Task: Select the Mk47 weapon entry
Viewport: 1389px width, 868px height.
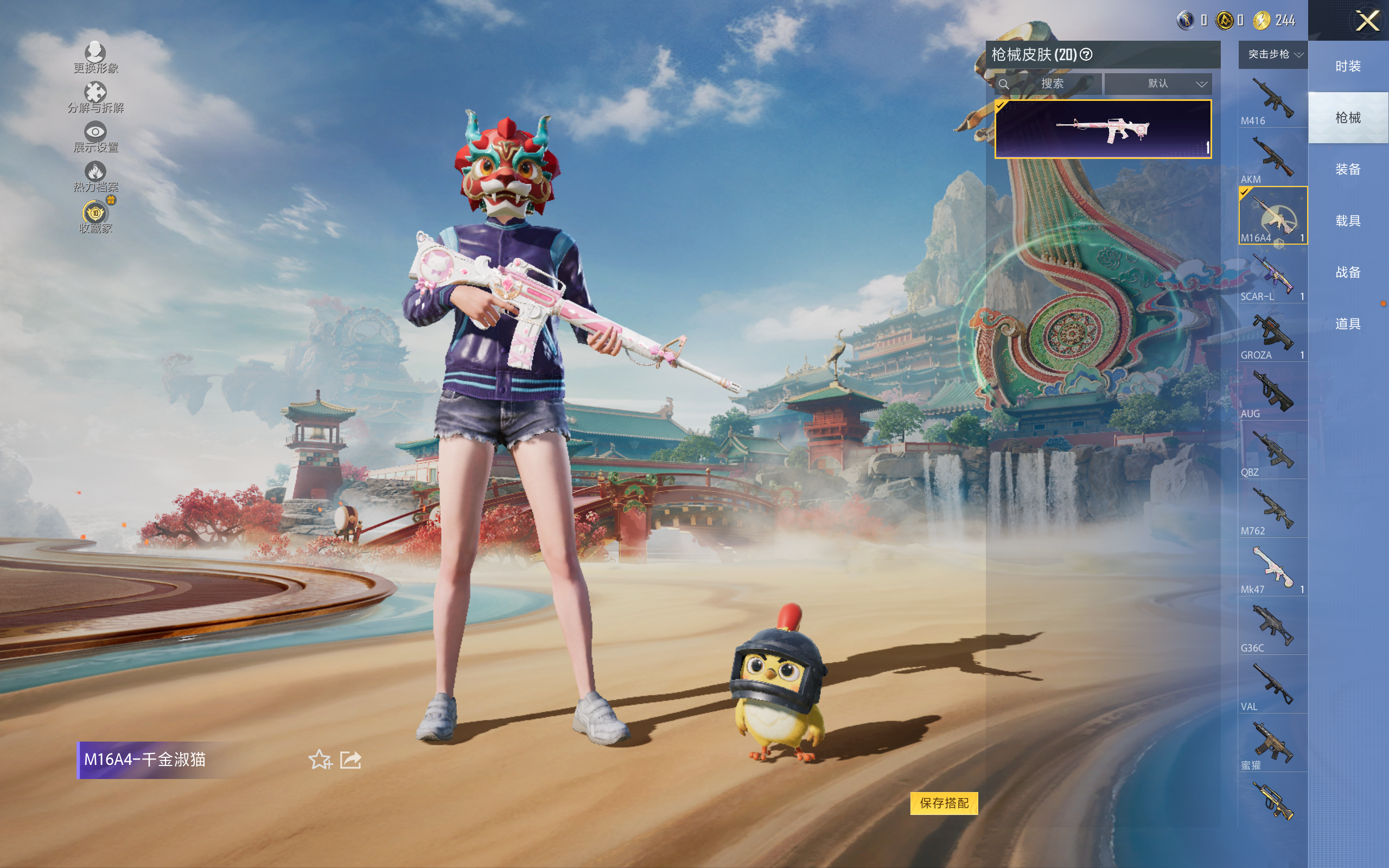Action: (x=1272, y=569)
